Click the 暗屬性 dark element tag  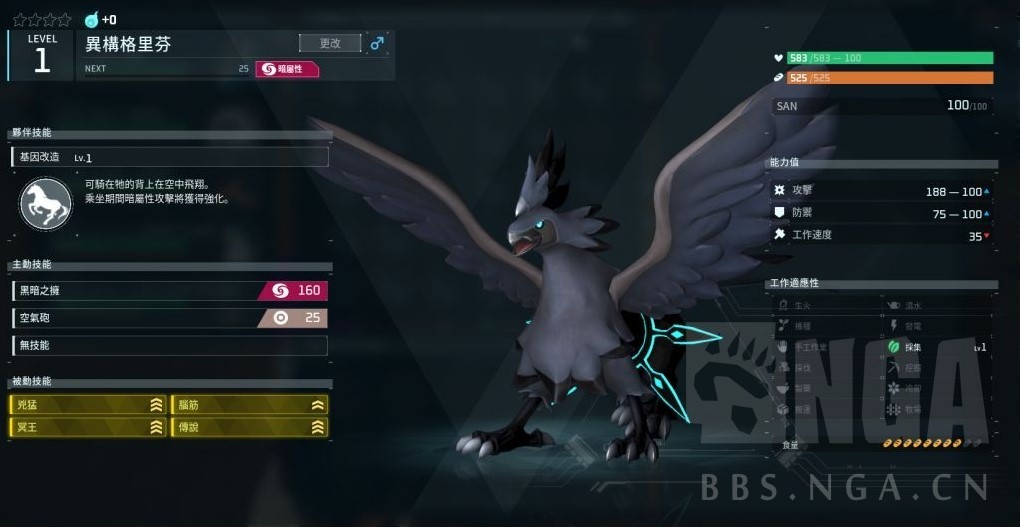click(x=287, y=69)
